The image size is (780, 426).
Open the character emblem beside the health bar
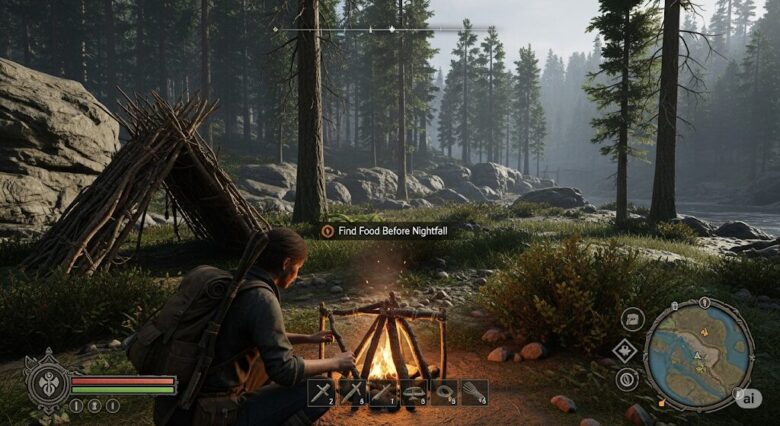click(47, 380)
